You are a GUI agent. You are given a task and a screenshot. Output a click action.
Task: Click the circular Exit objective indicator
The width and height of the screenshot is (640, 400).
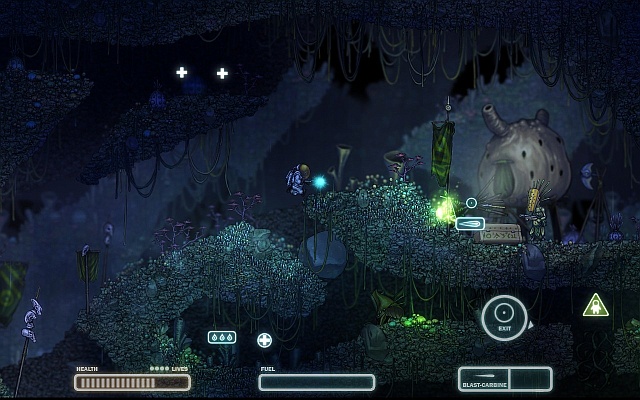[x=504, y=318]
